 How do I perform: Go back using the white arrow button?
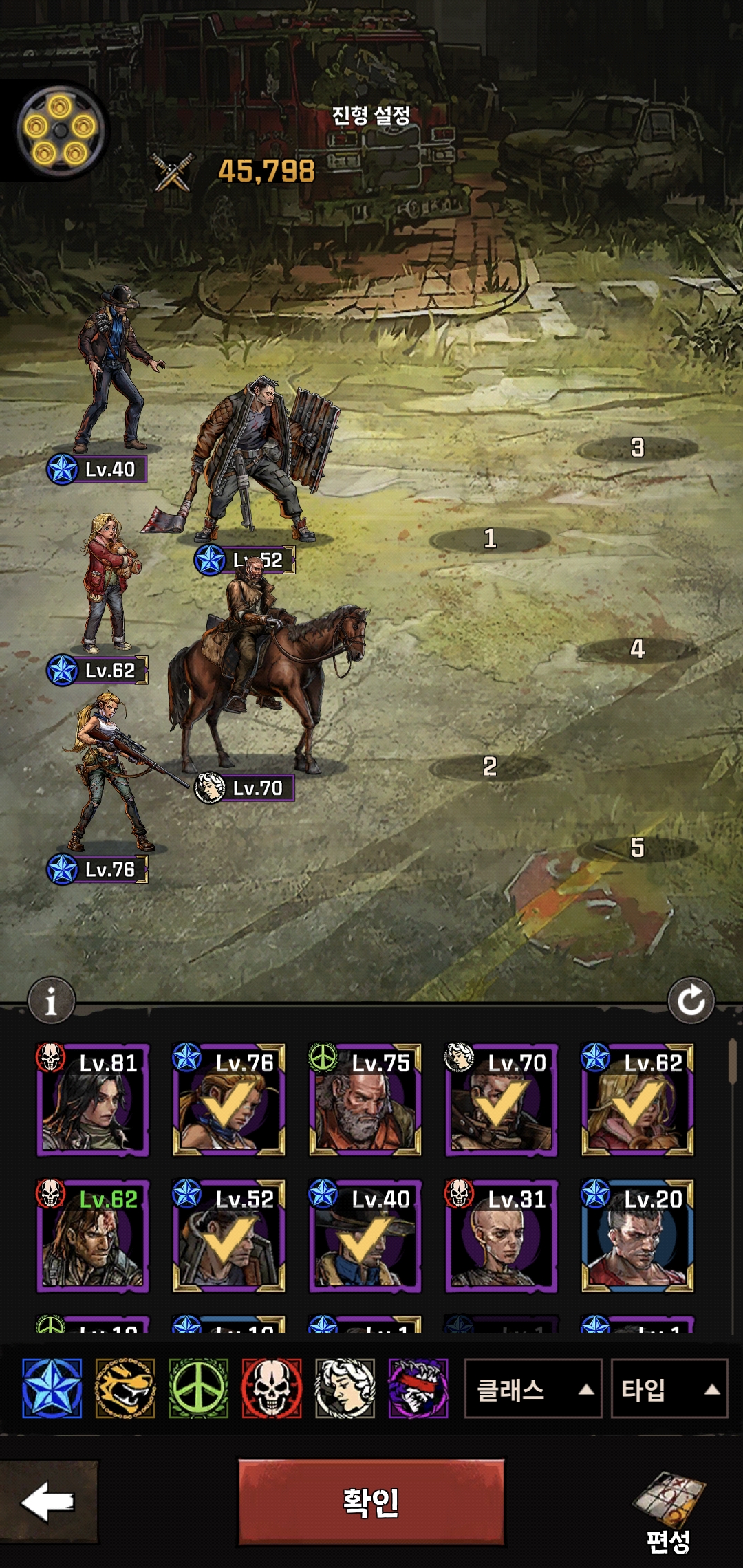[48, 1503]
